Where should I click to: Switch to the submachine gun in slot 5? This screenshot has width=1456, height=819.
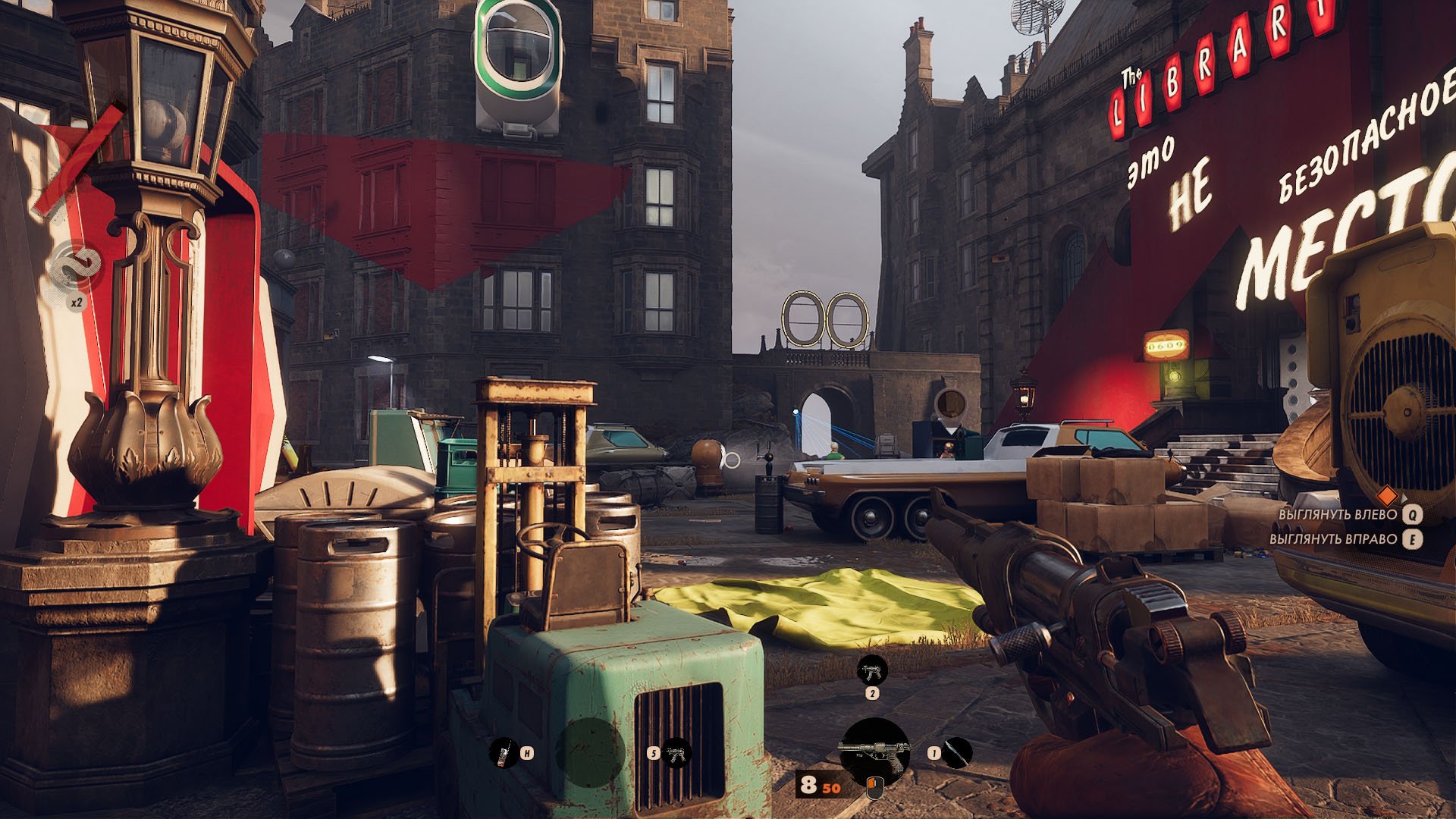click(676, 753)
